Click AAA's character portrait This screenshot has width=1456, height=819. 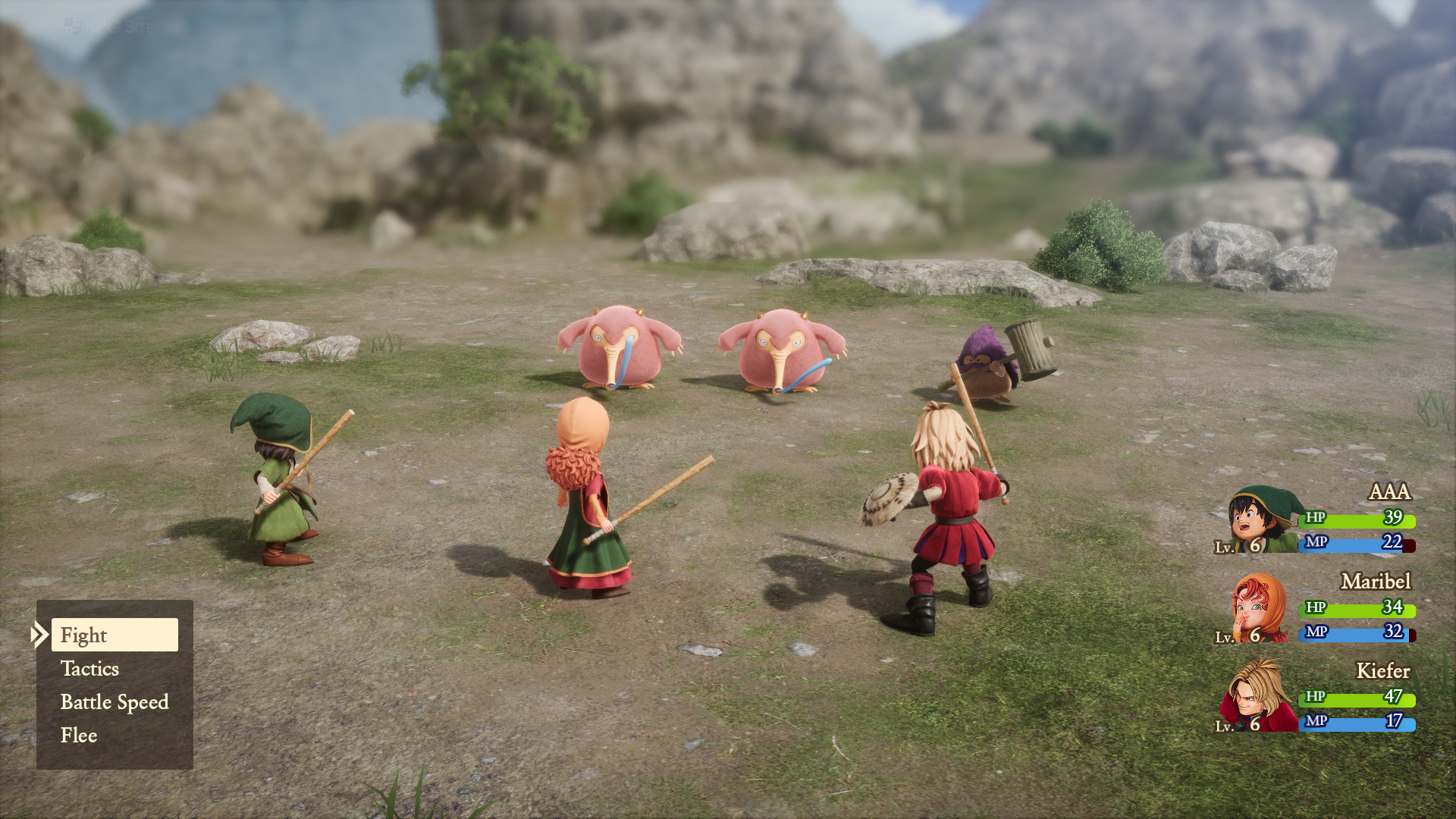click(1261, 520)
